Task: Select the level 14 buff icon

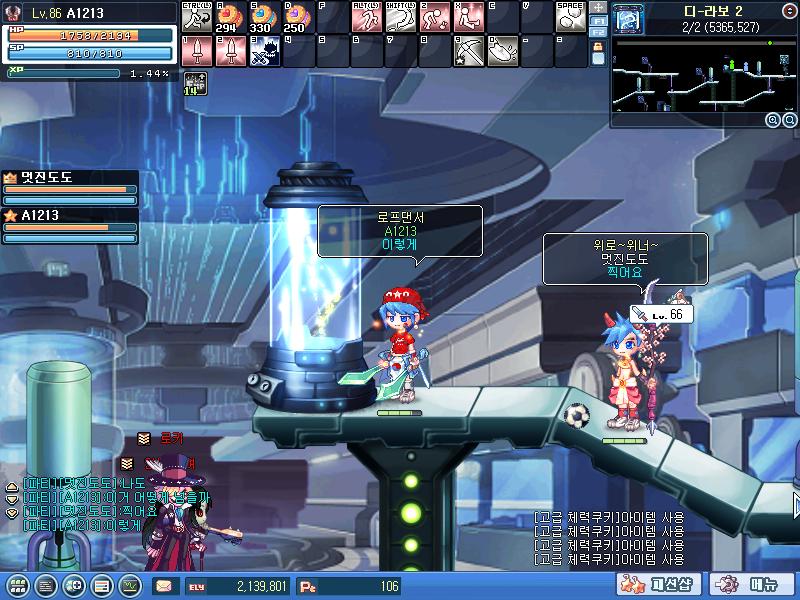Action: 194,84
